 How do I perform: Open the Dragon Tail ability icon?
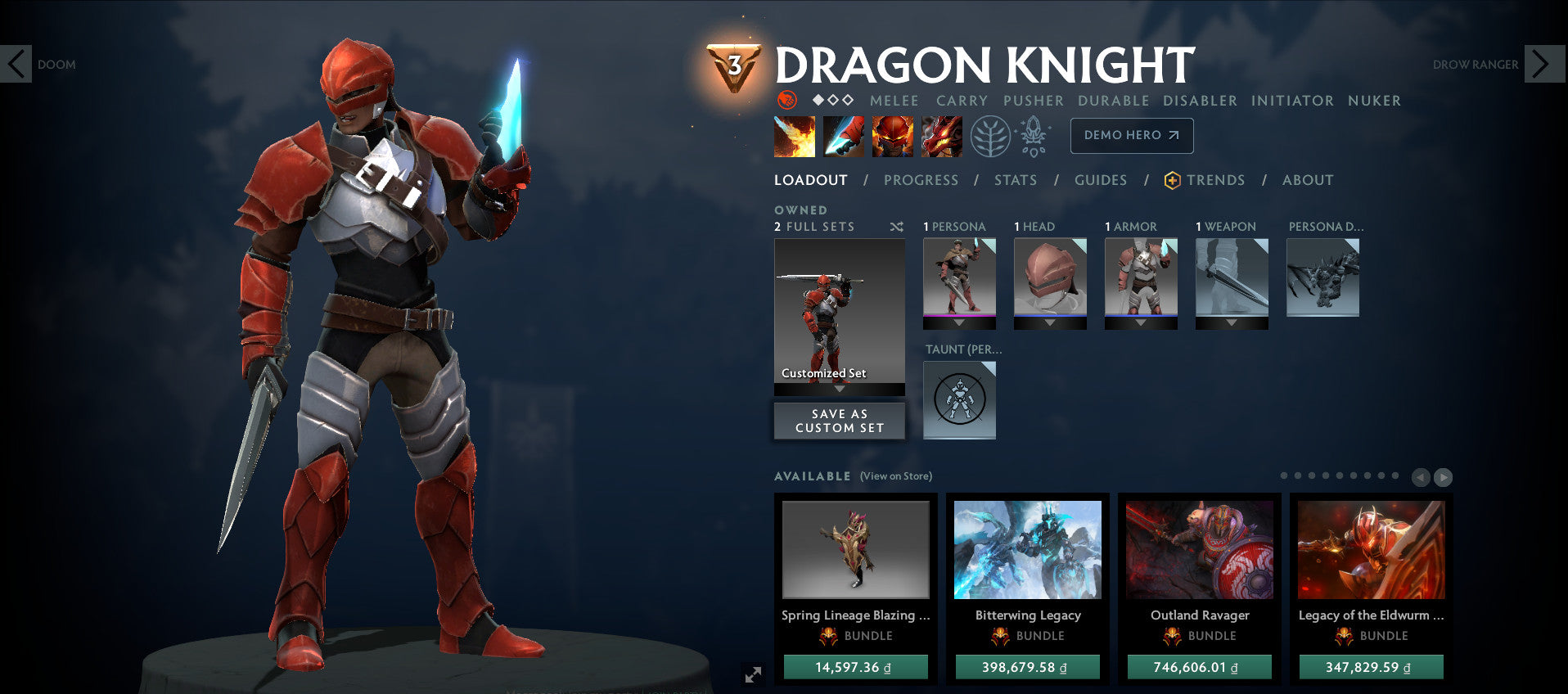click(x=843, y=136)
